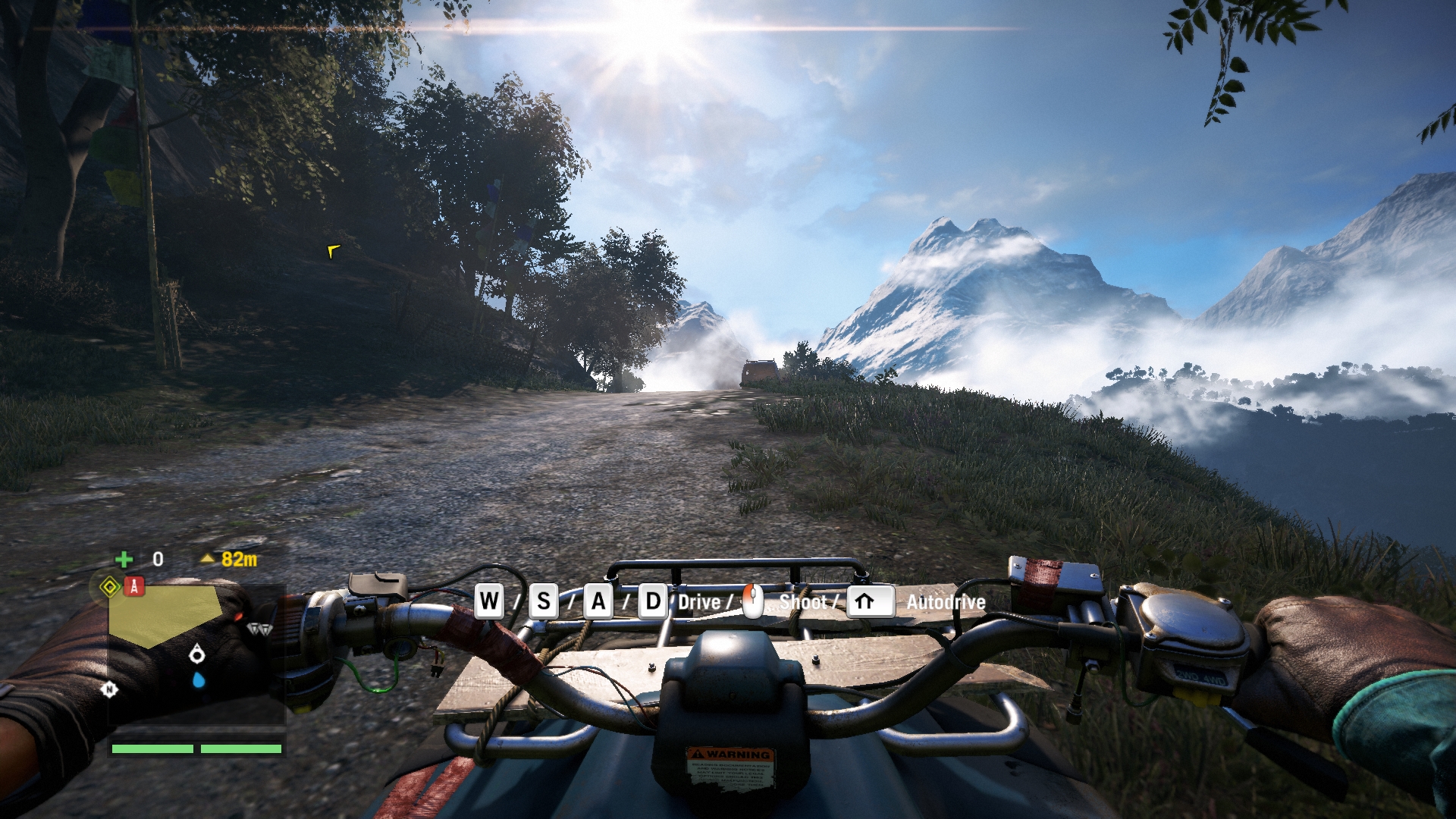Select the yellow diamond objective marker on minimap
The image size is (1456, 819).
[110, 587]
